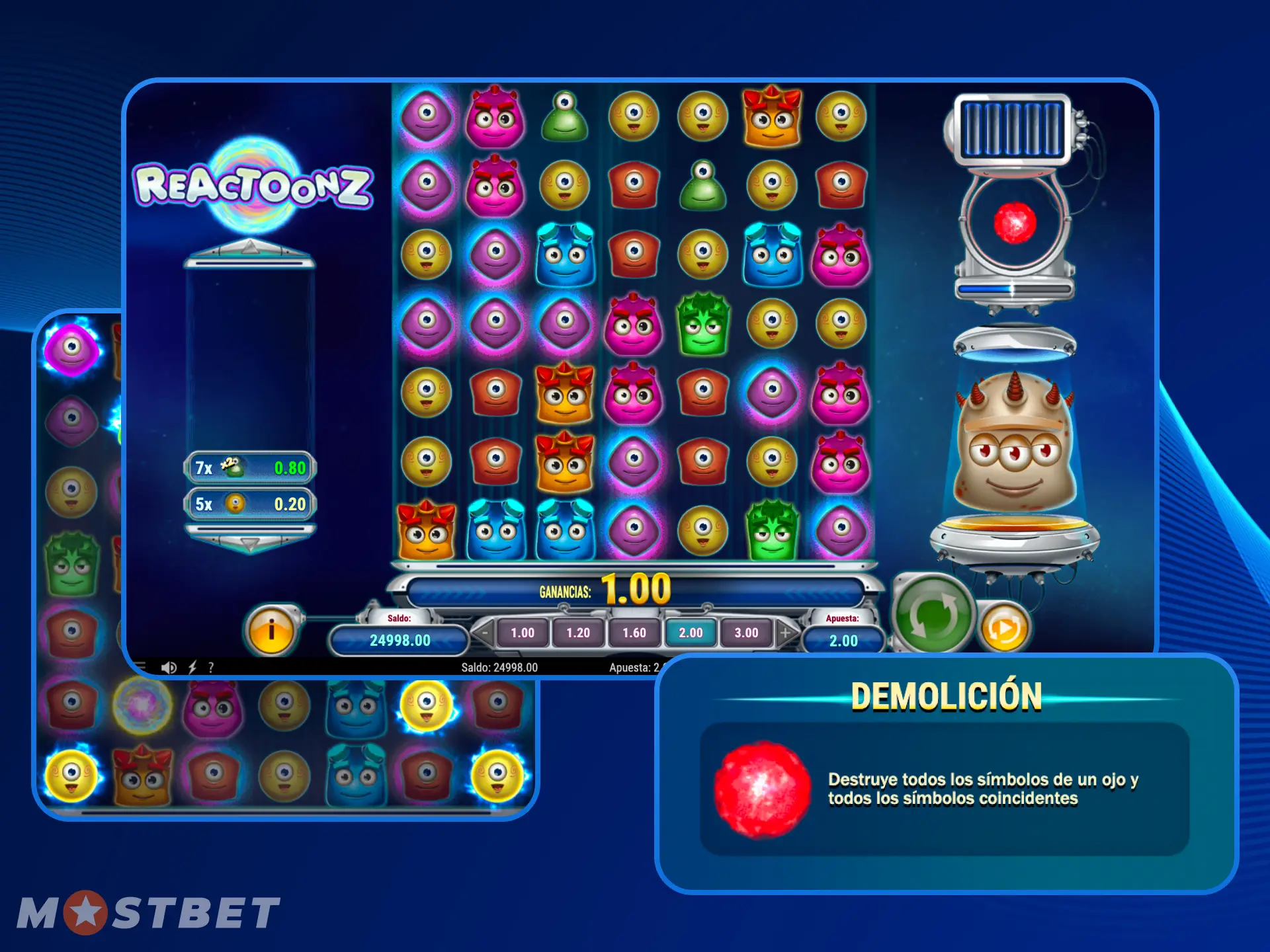Viewport: 1270px width, 952px height.
Task: Open the question mark help icon
Action: (212, 667)
